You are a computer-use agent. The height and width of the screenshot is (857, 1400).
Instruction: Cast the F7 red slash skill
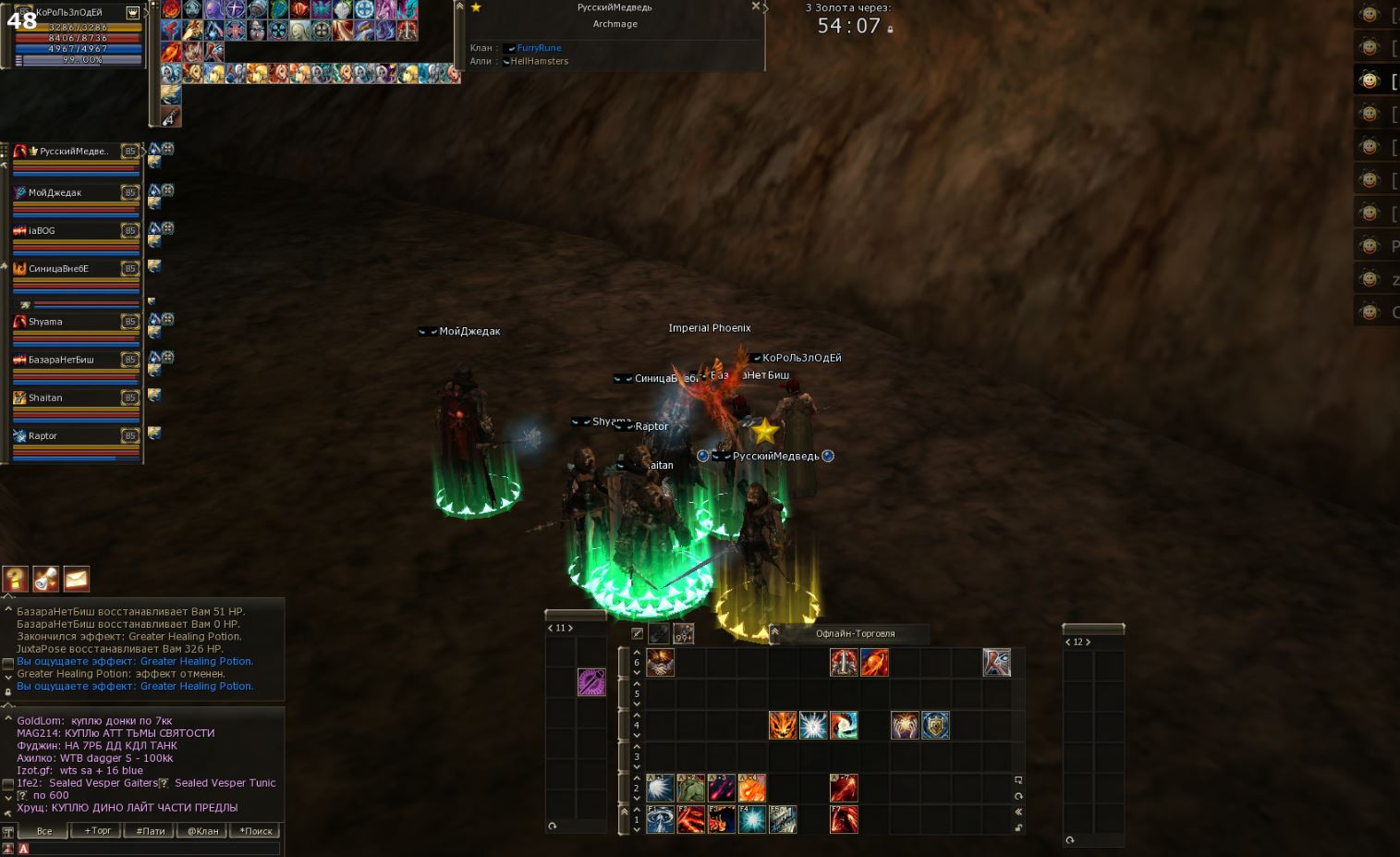point(844,820)
